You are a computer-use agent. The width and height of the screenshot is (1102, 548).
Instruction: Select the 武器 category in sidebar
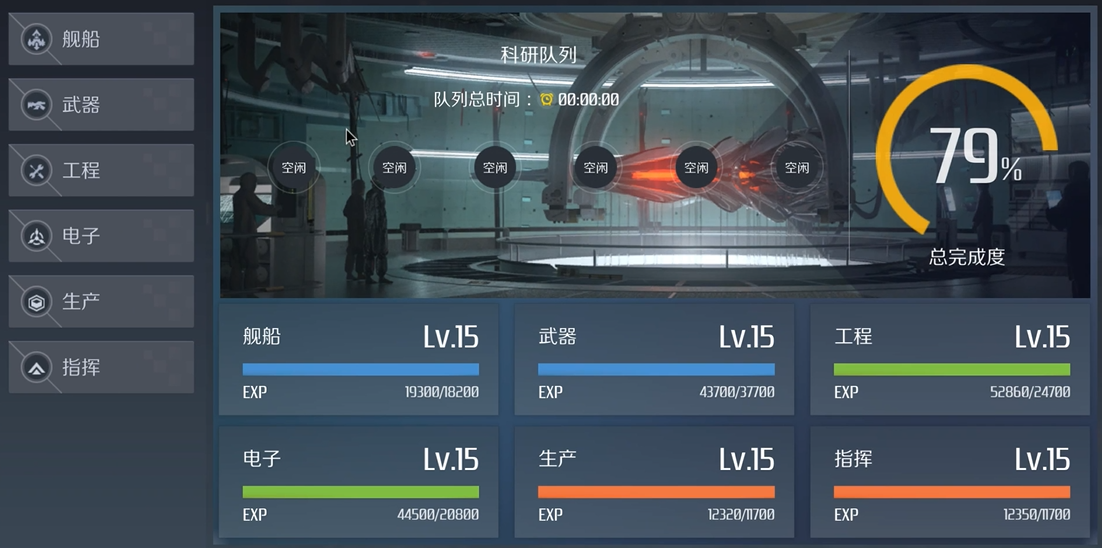click(100, 105)
